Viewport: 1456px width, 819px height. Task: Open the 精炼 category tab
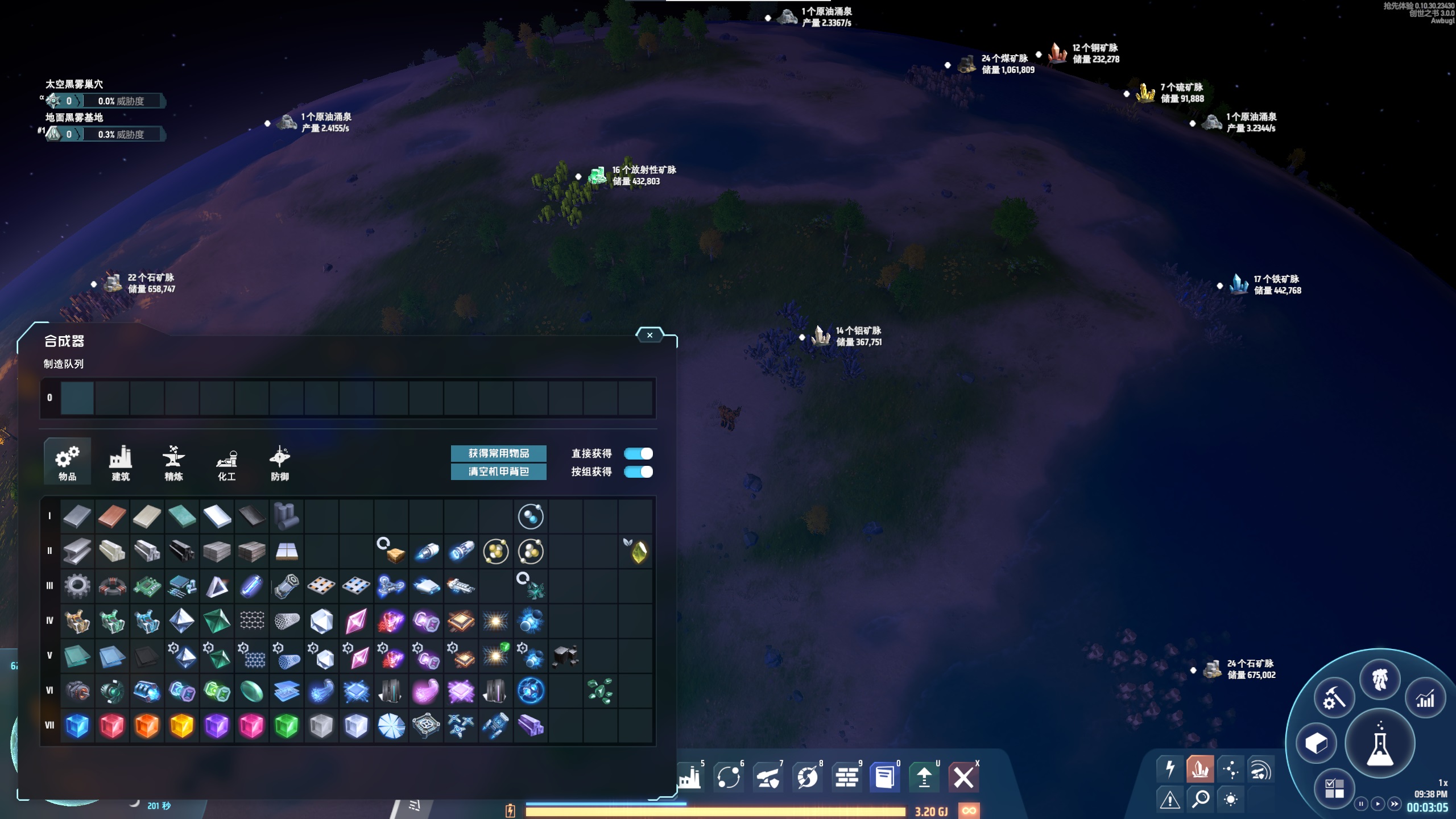pyautogui.click(x=173, y=462)
